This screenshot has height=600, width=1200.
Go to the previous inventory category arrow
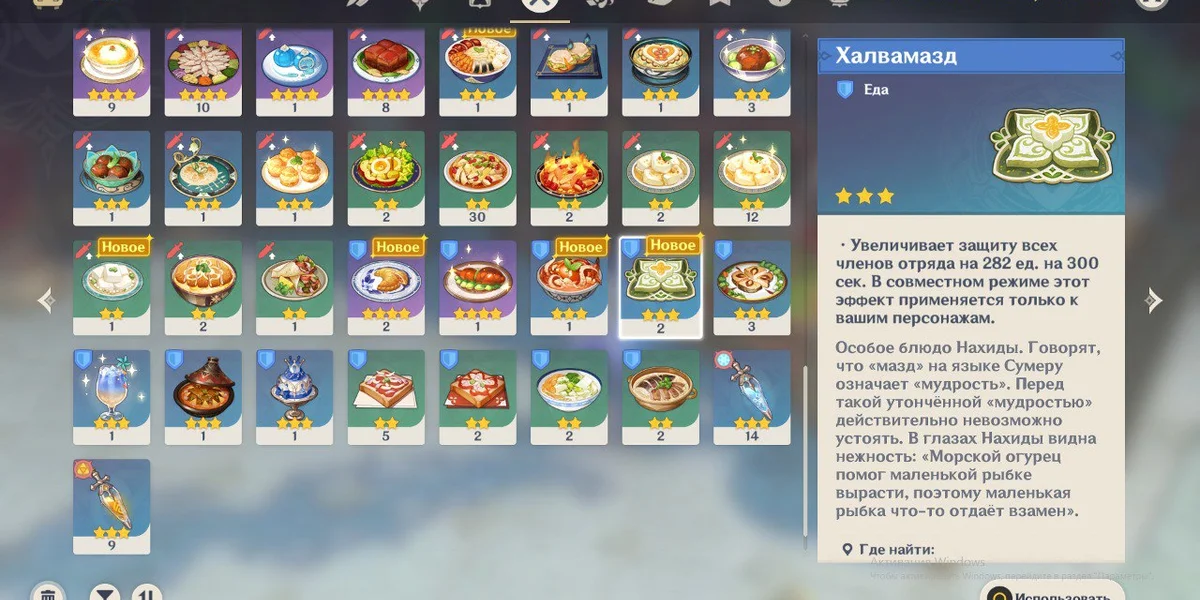[x=45, y=299]
